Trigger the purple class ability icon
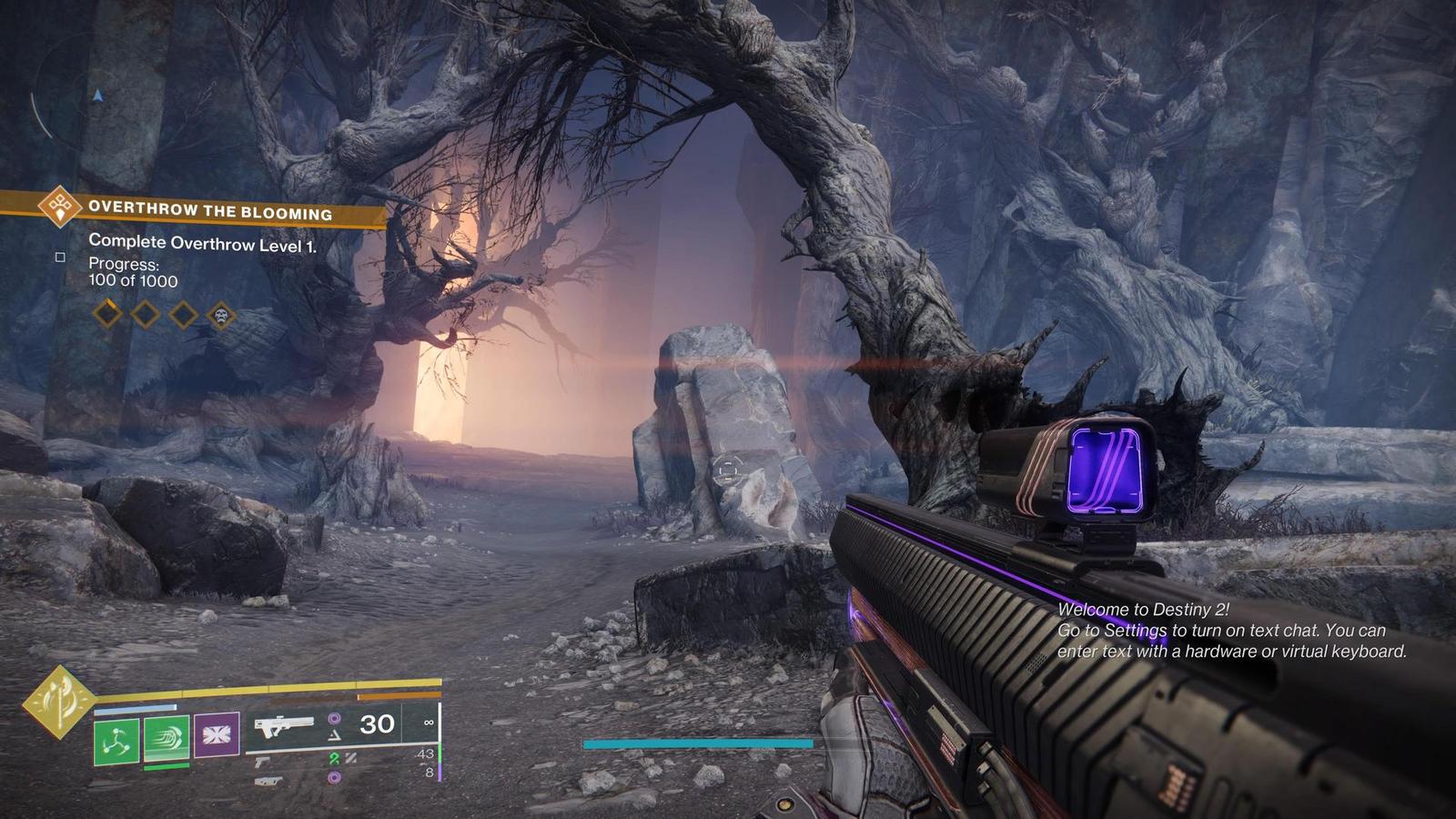 coord(217,734)
